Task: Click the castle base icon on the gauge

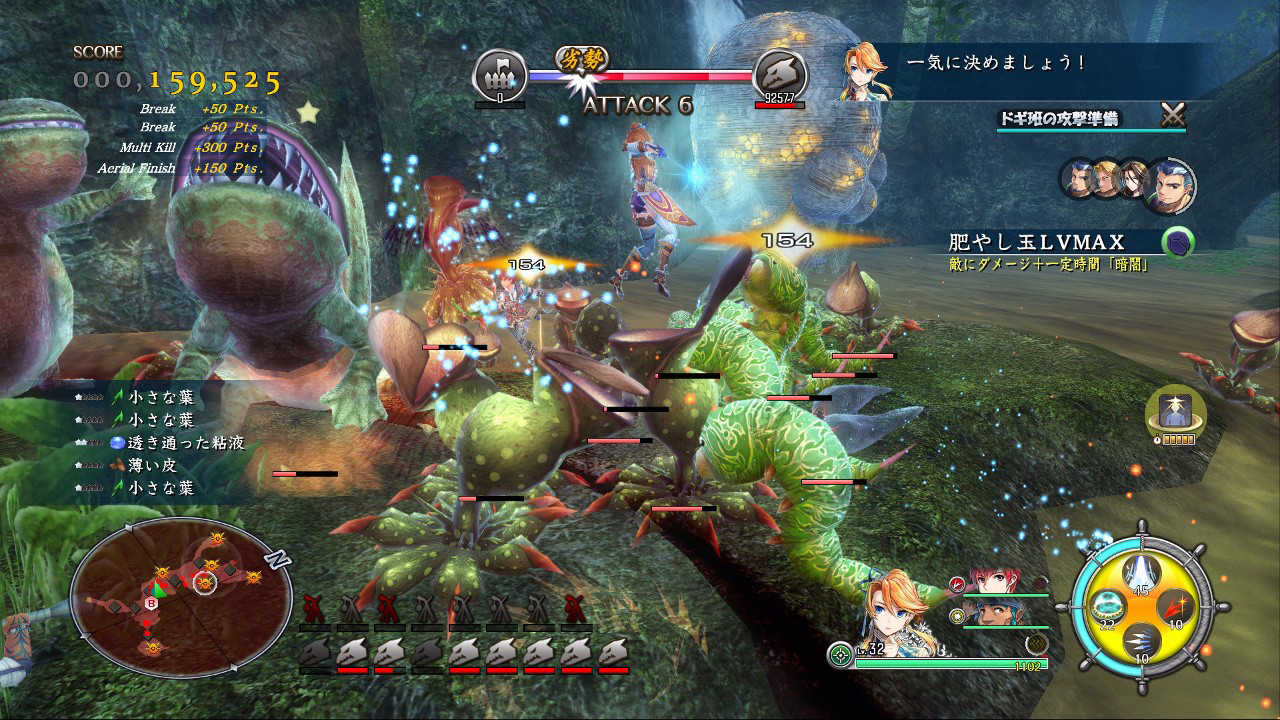Action: (499, 74)
